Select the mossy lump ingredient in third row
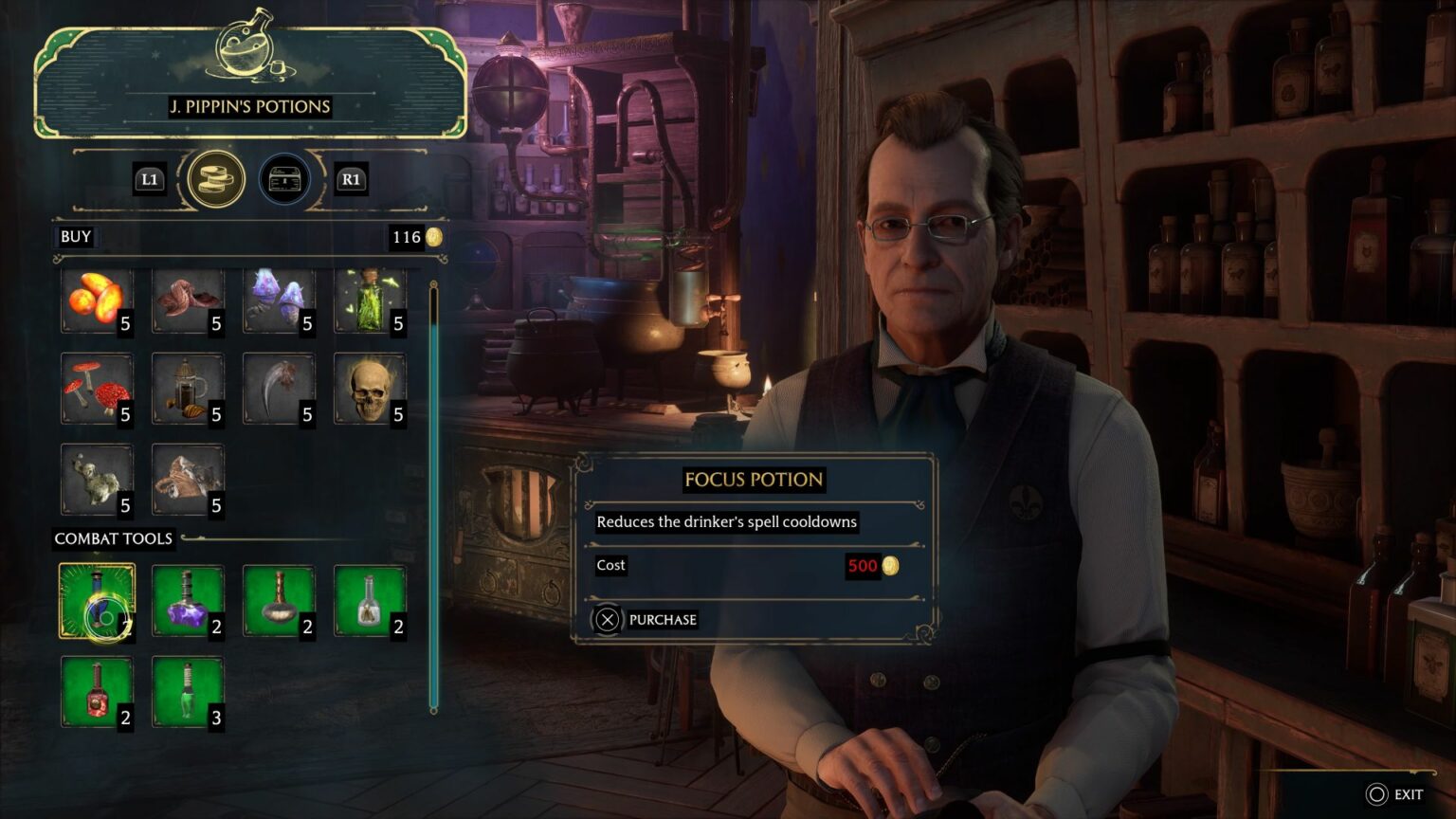1456x819 pixels. tap(98, 479)
